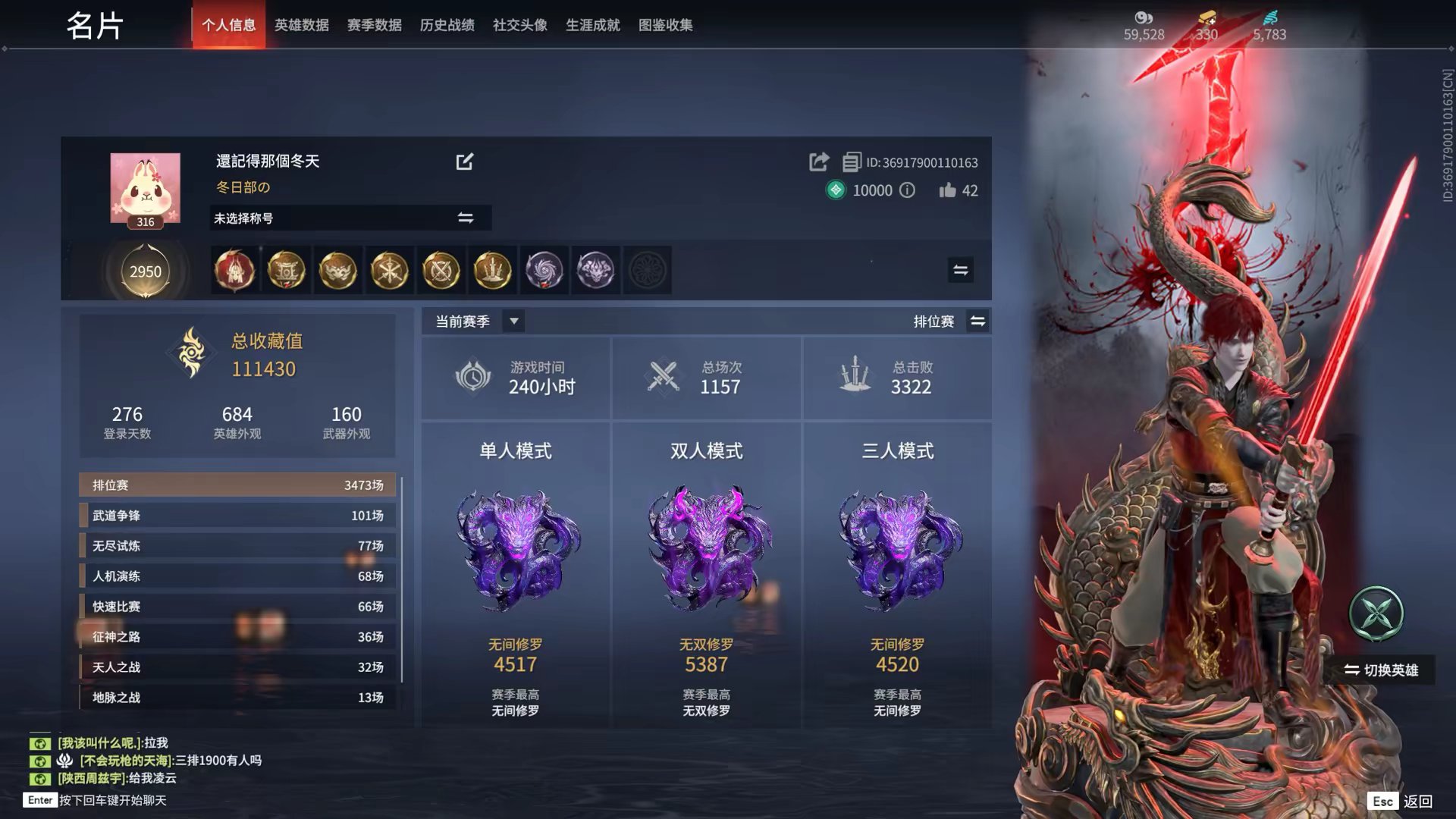Swap the title in 未选择称号 selector
Screen dimensions: 1456x819
click(x=465, y=218)
